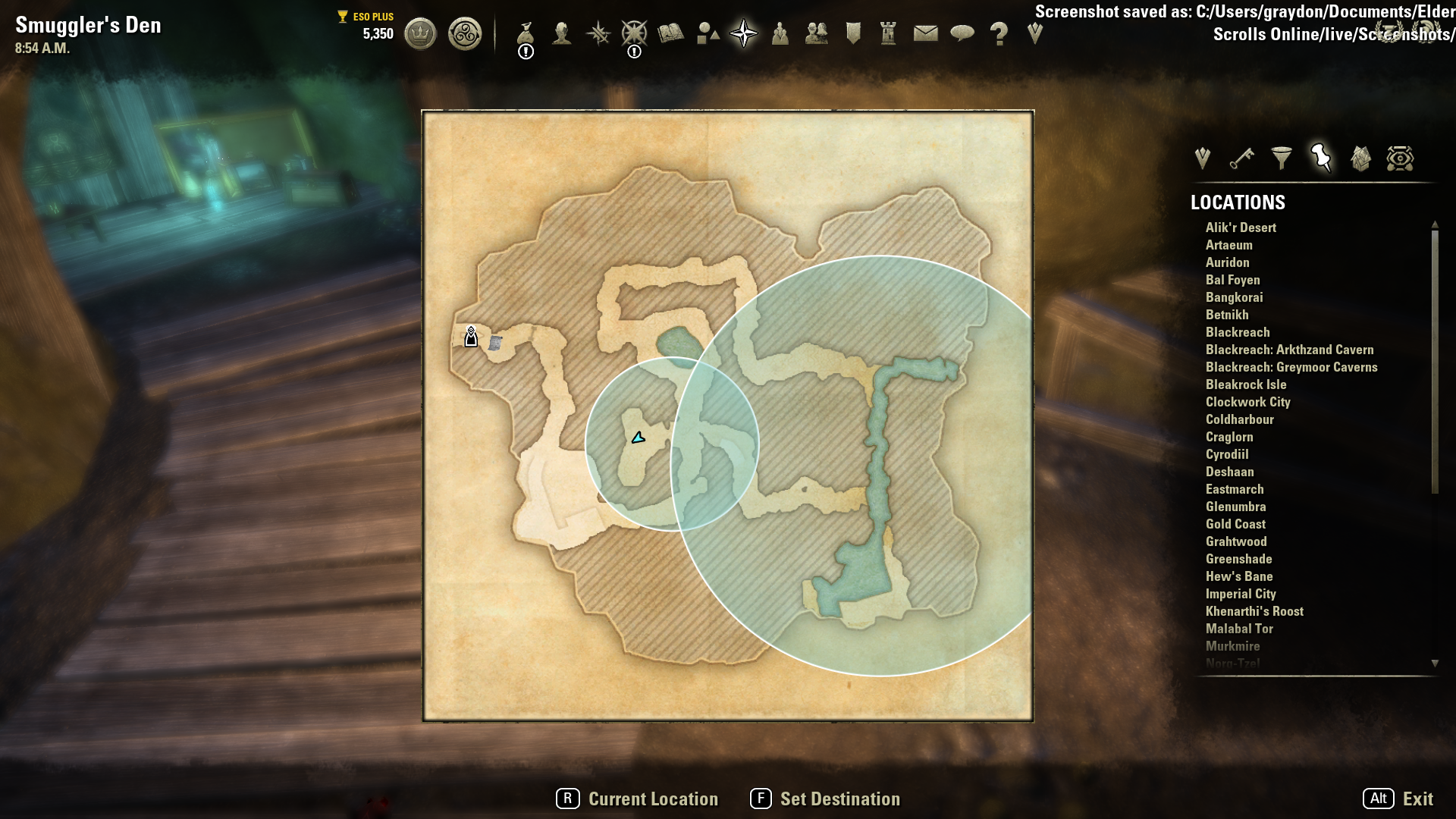This screenshot has width=1456, height=819.
Task: Select Craglorn from the locations list
Action: [1229, 437]
